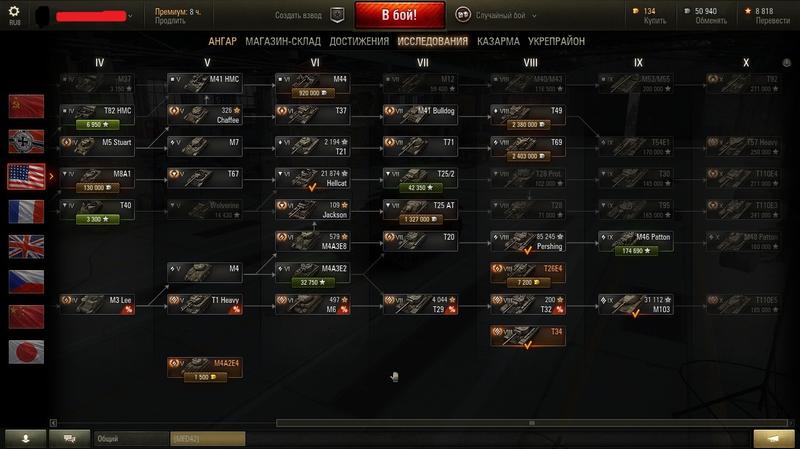Show the French flag nation tree

(26, 211)
